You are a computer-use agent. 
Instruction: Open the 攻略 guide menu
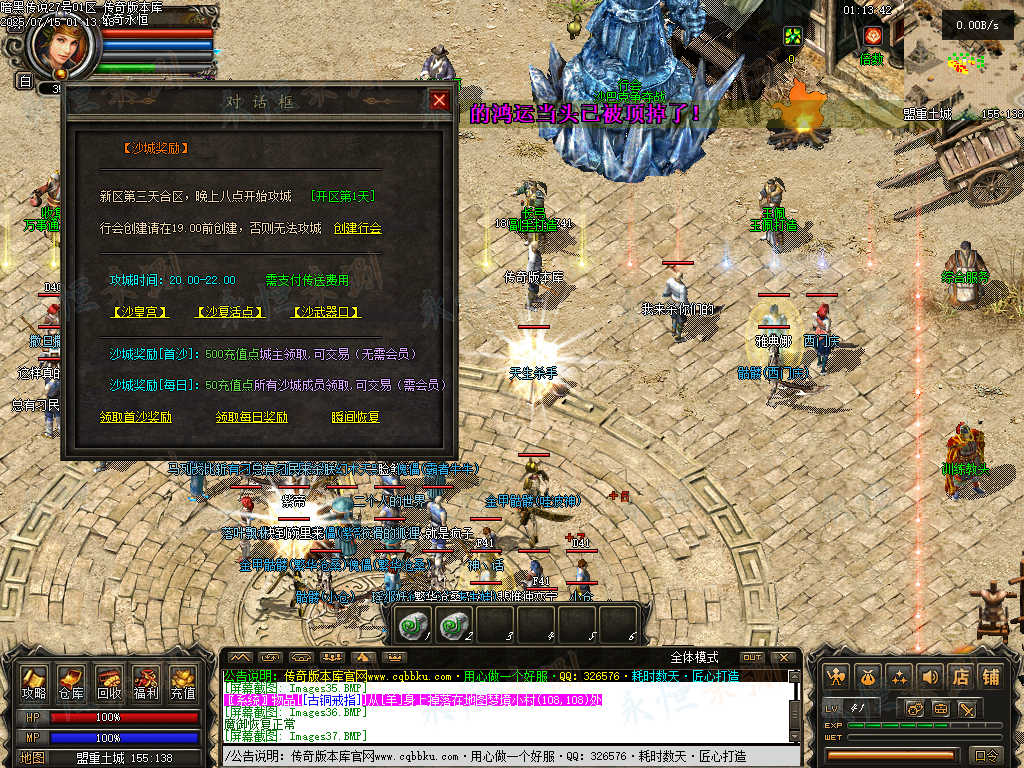coord(35,683)
